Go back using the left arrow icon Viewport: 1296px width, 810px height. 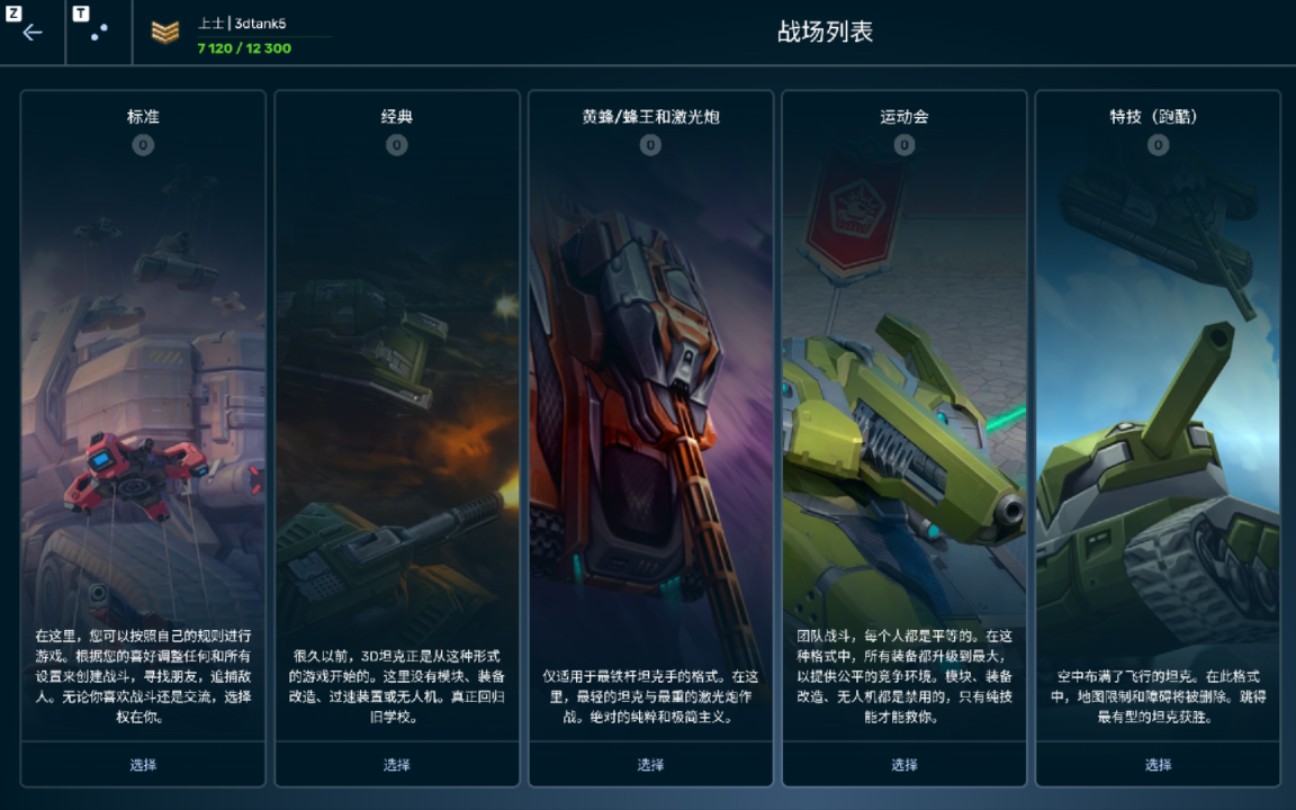pyautogui.click(x=32, y=32)
